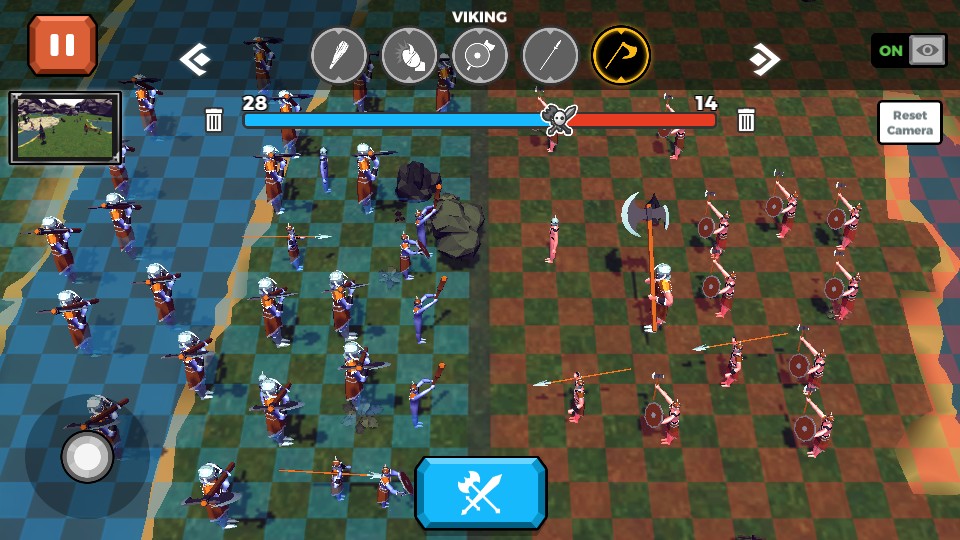Select the wooden club unit icon
This screenshot has width=960, height=540.
click(338, 55)
